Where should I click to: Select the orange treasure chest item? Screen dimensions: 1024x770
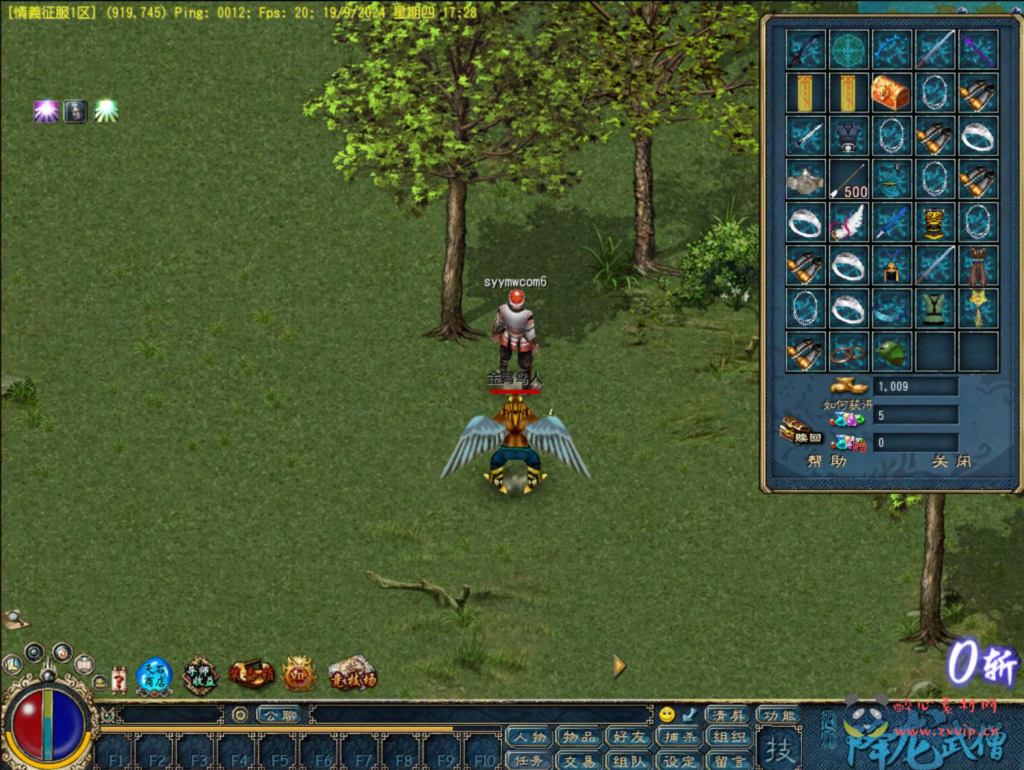click(890, 92)
